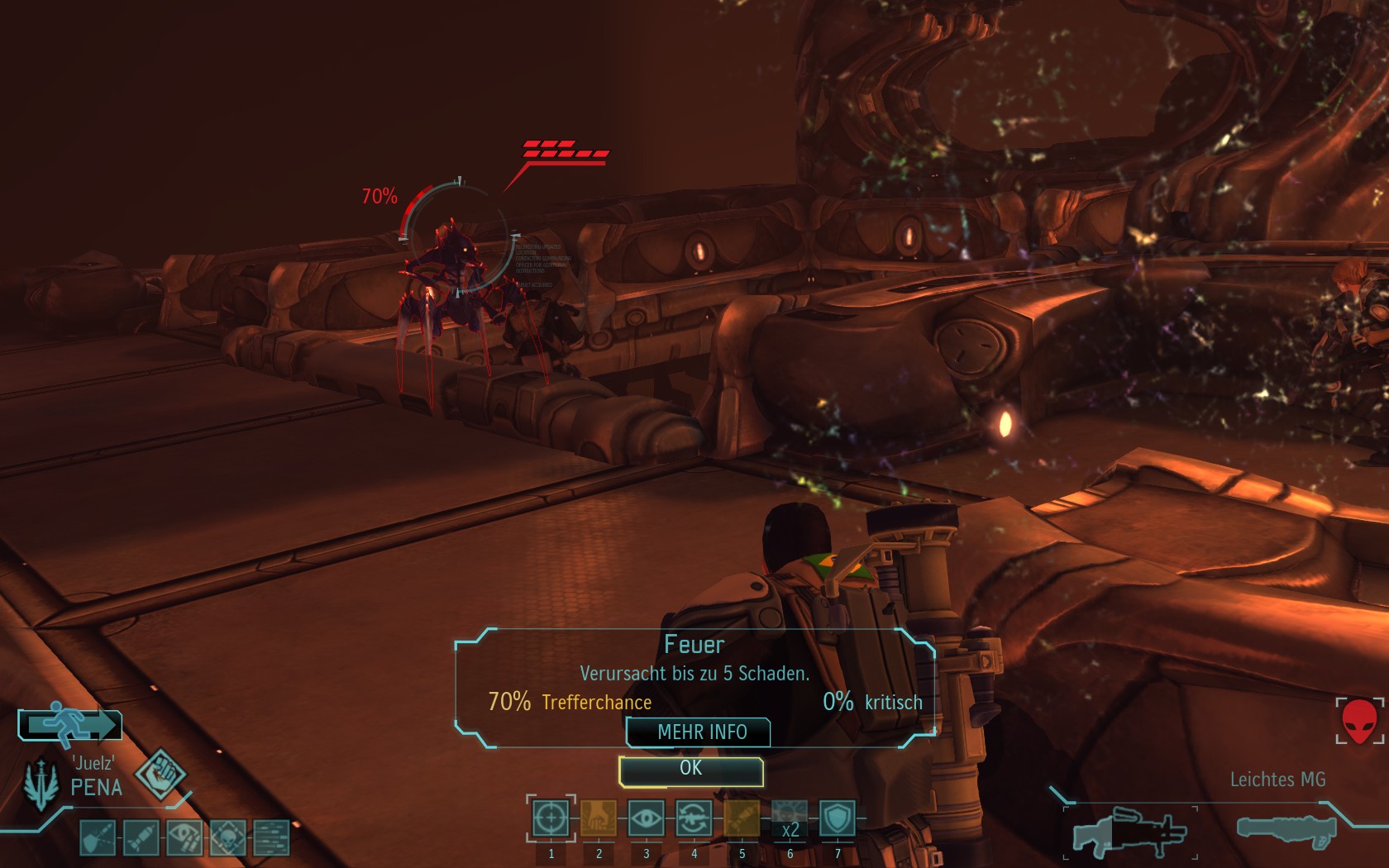This screenshot has height=868, width=1389.
Task: Select the single rocket perk icon
Action: 141,838
